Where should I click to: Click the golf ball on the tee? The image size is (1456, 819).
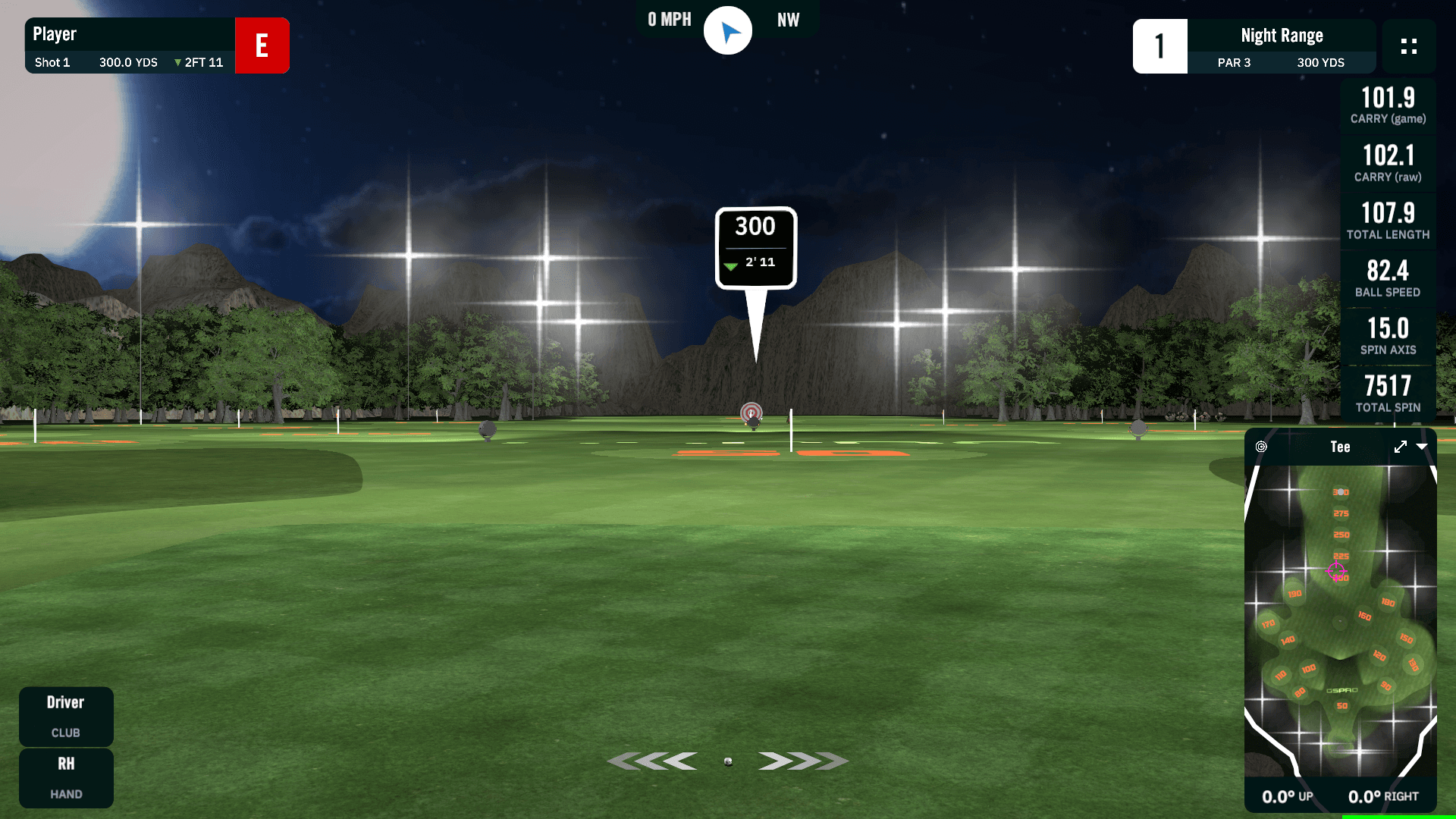pos(727,761)
